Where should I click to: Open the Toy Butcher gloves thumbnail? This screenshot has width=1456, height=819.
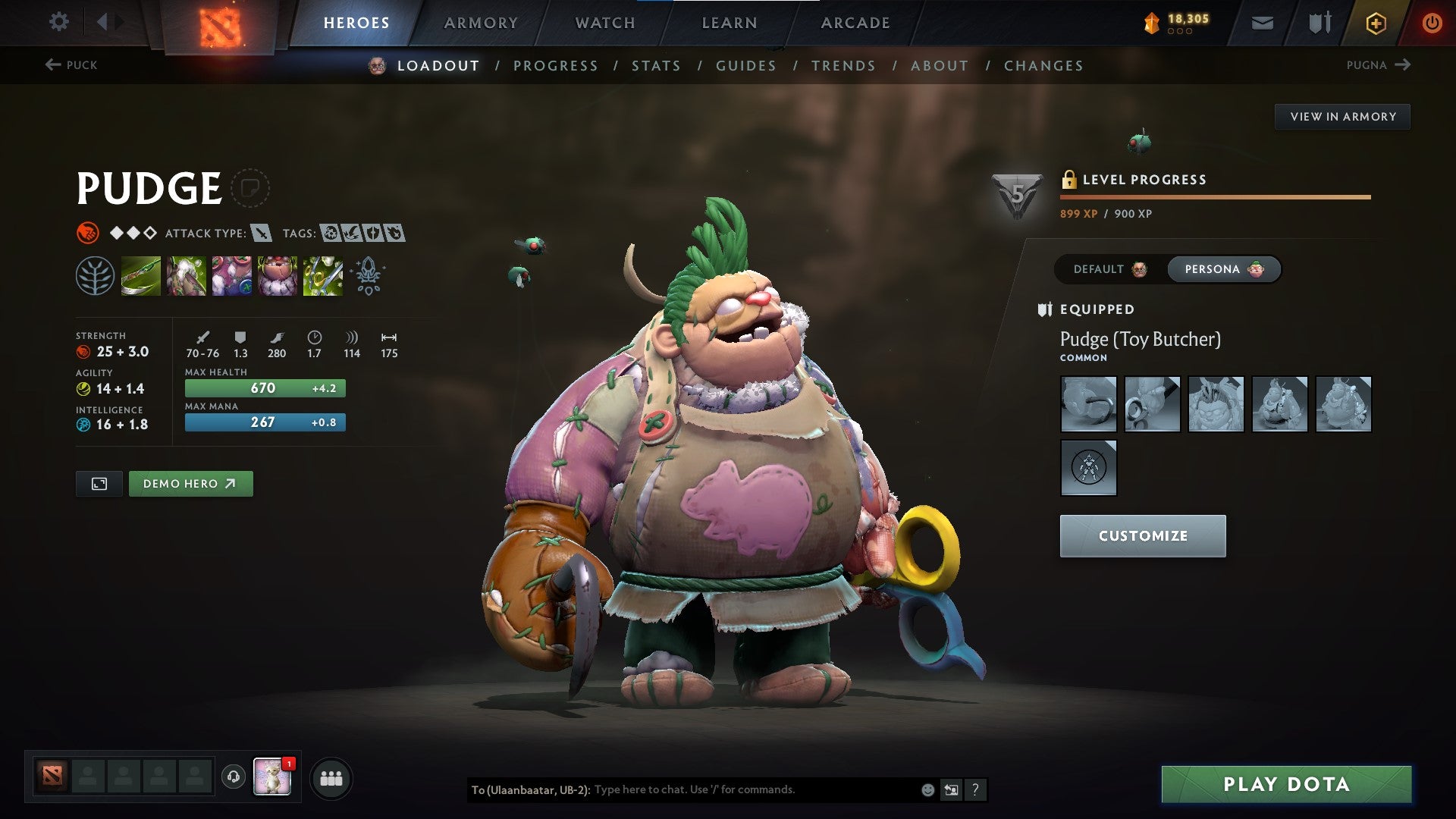(x=1088, y=404)
